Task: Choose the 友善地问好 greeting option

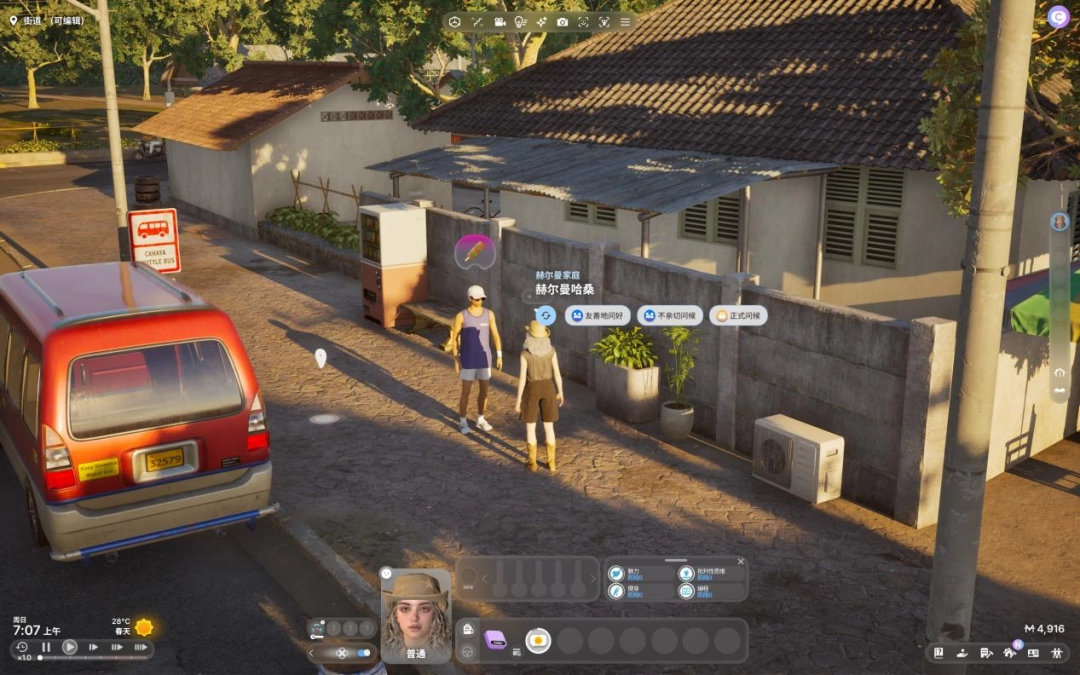Action: tap(598, 316)
